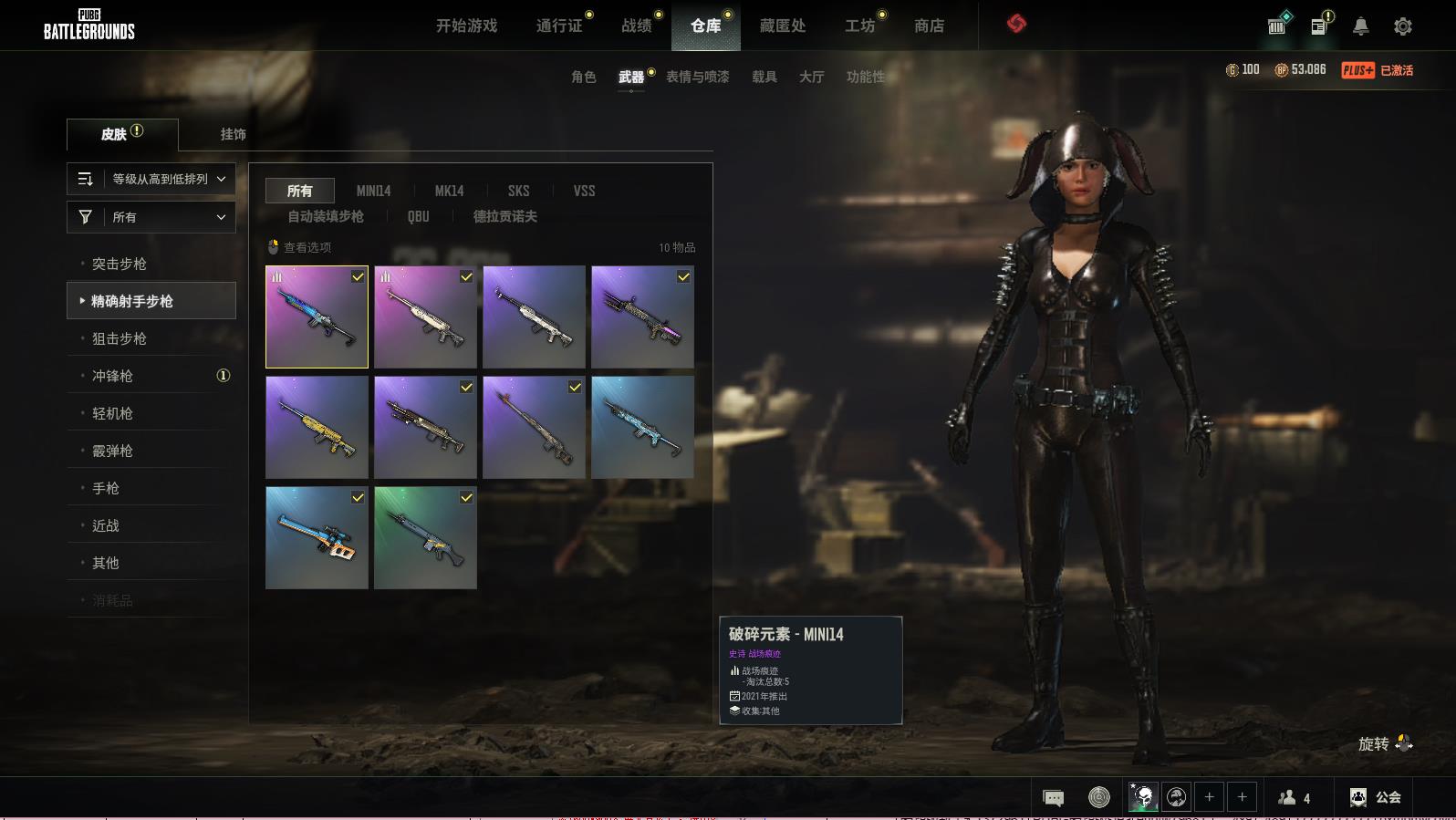The height and width of the screenshot is (820, 1456).
Task: Open the 工坊 workshop tab
Action: point(859,26)
